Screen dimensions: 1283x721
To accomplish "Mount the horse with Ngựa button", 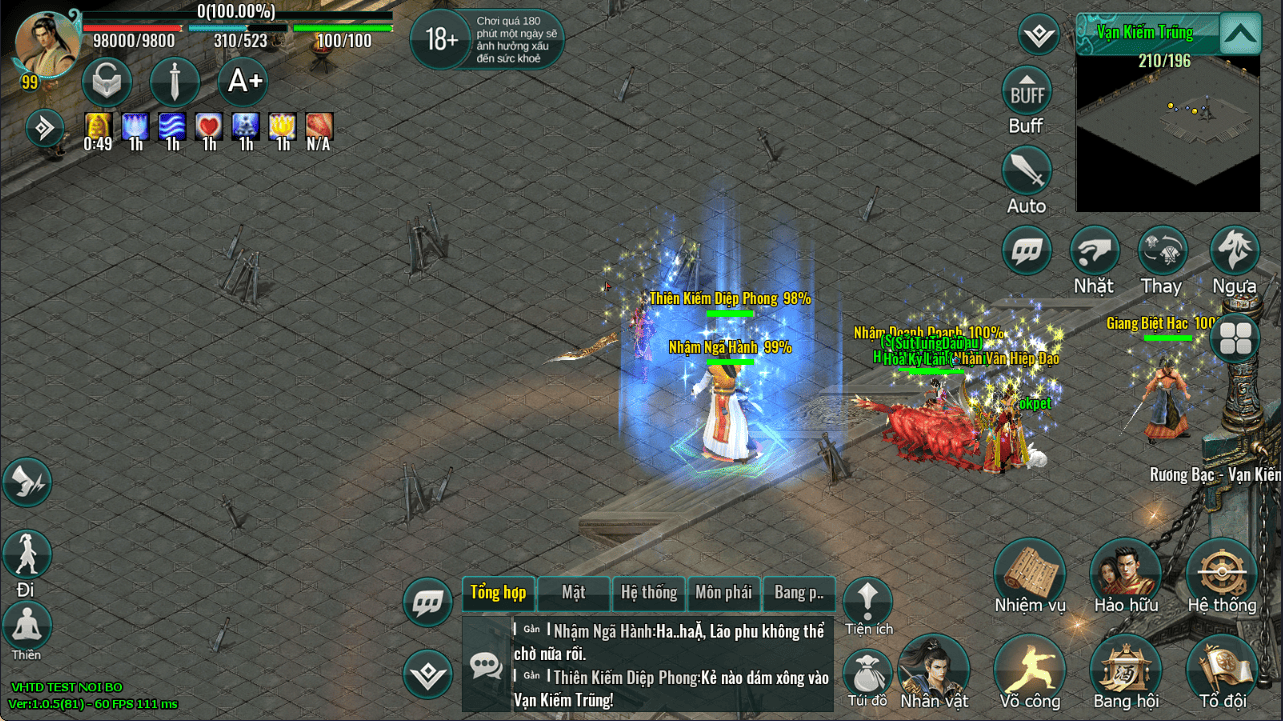I will click(x=1234, y=251).
